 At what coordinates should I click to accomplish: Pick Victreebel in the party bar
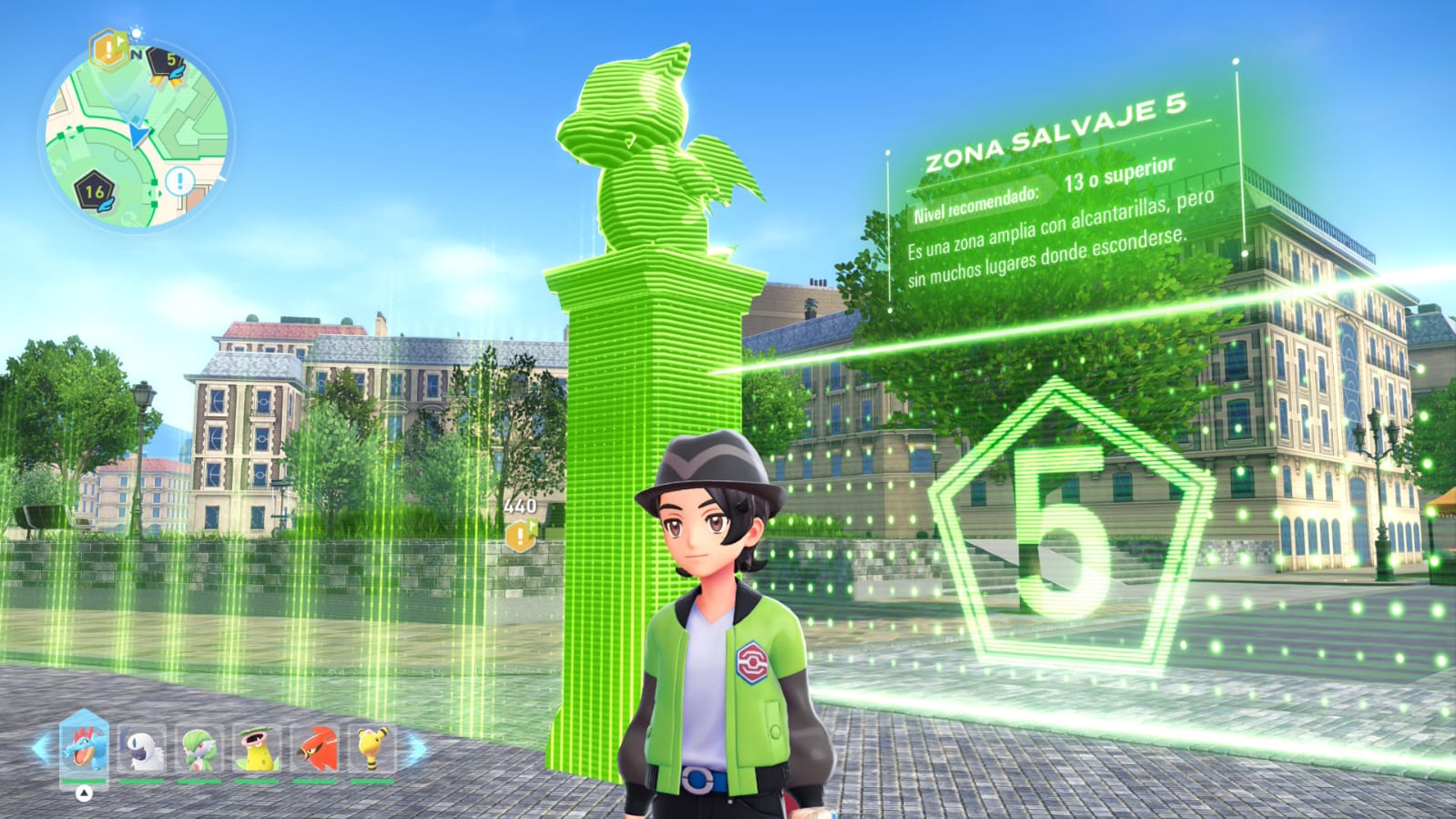(x=257, y=749)
